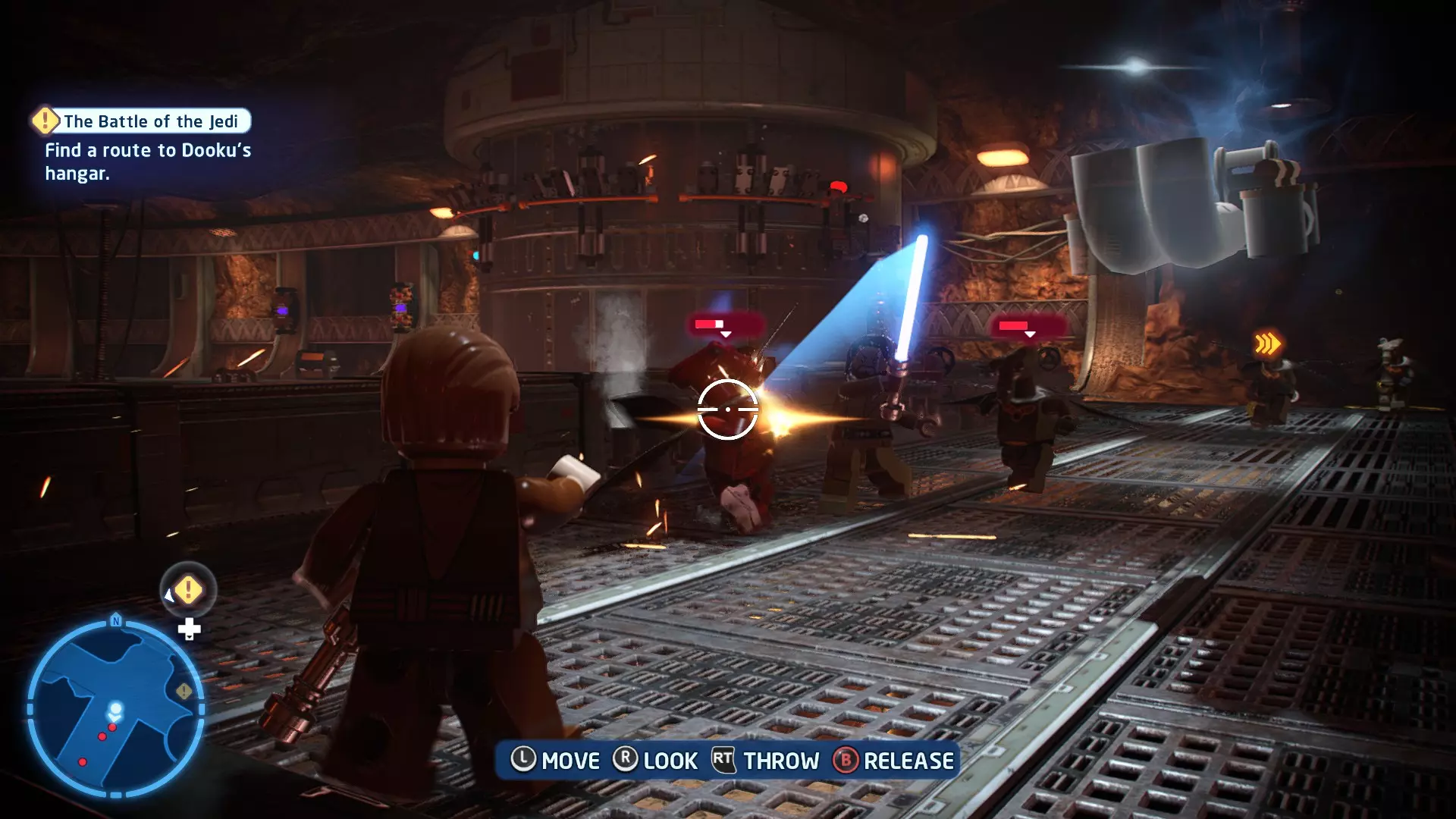Select The Battle of the Jedi objective tracker

141,121
